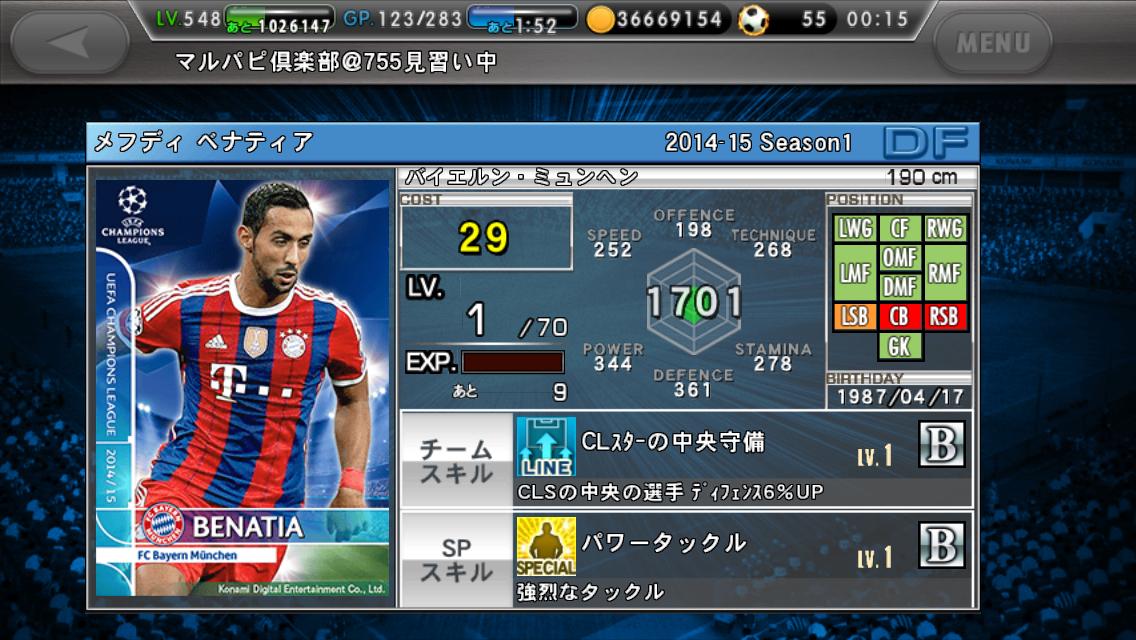The width and height of the screenshot is (1136, 640).
Task: Tap the soccer ball energy icon
Action: 754,19
